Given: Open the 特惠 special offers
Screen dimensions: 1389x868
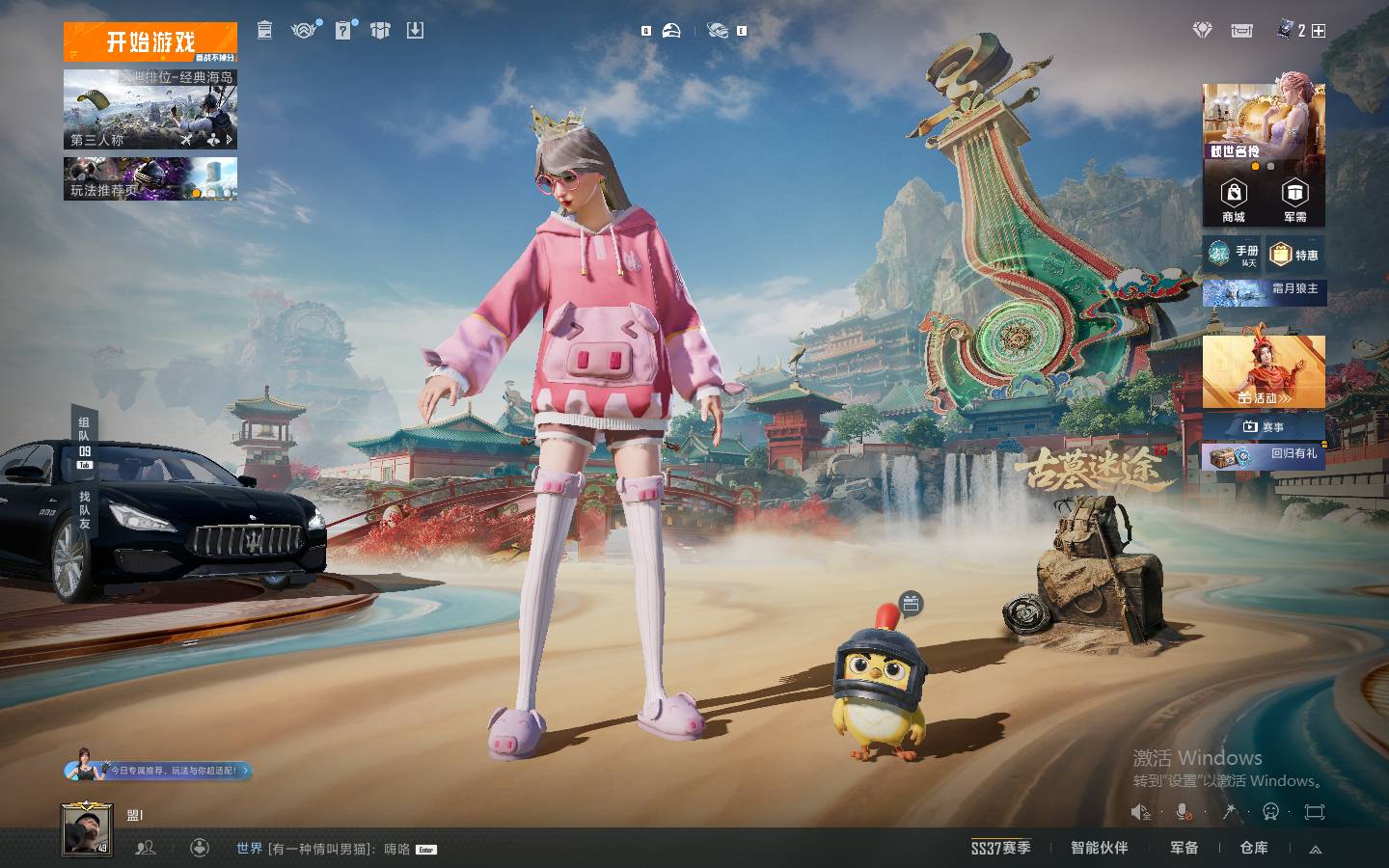Looking at the screenshot, I should [x=1295, y=255].
